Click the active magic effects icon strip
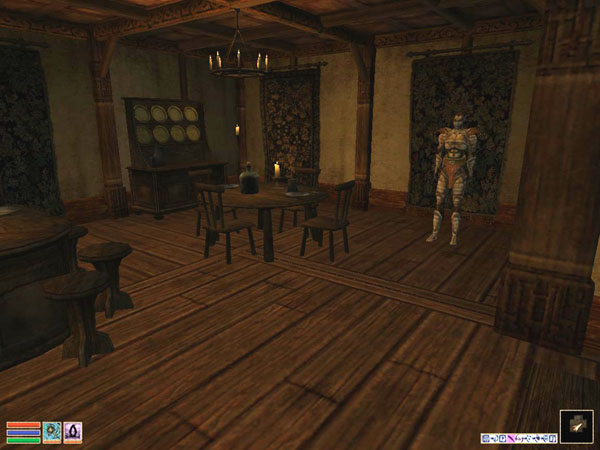 tap(518, 438)
